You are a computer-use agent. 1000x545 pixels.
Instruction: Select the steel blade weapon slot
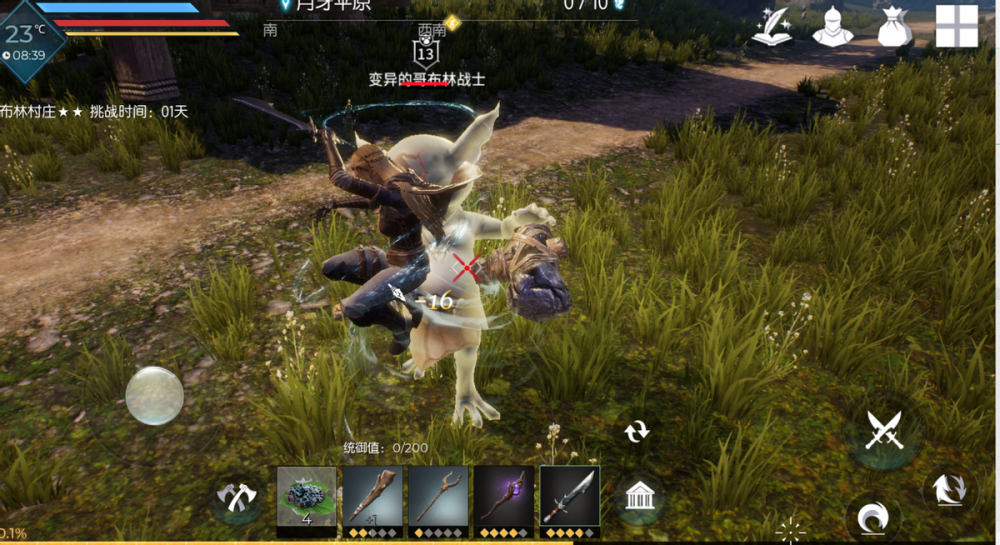569,496
